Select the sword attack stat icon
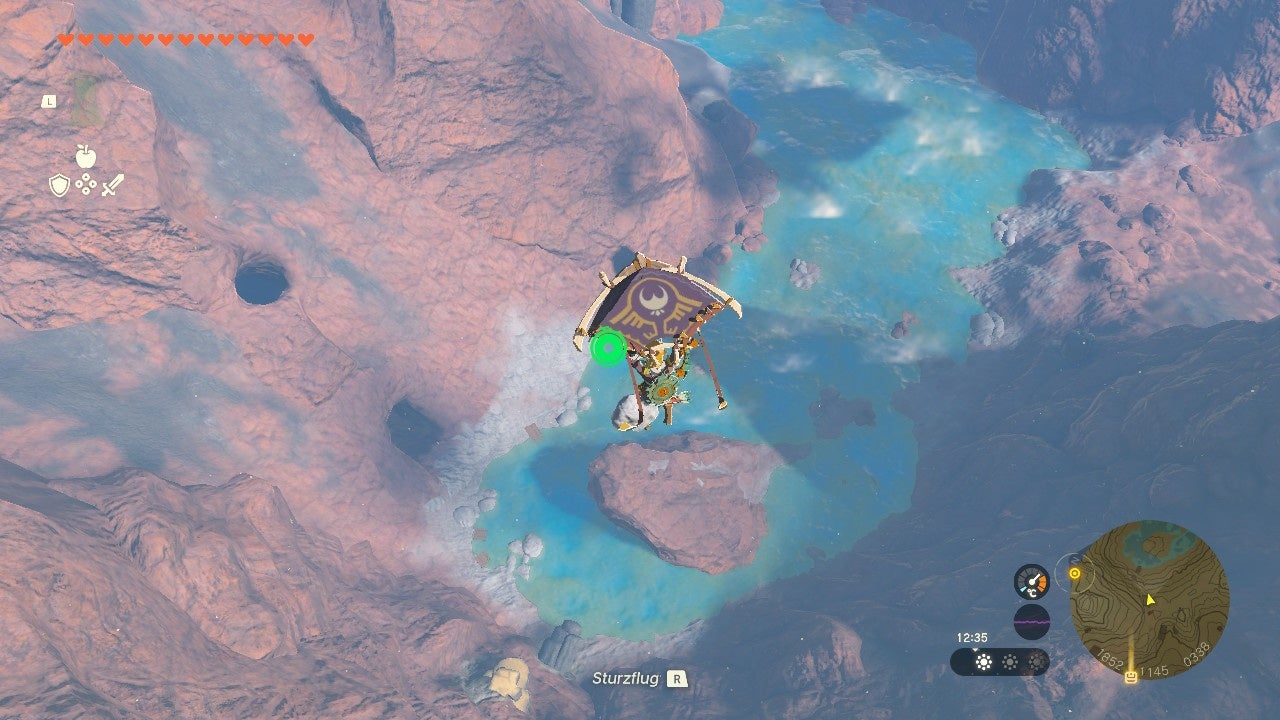The height and width of the screenshot is (720, 1280). click(112, 185)
